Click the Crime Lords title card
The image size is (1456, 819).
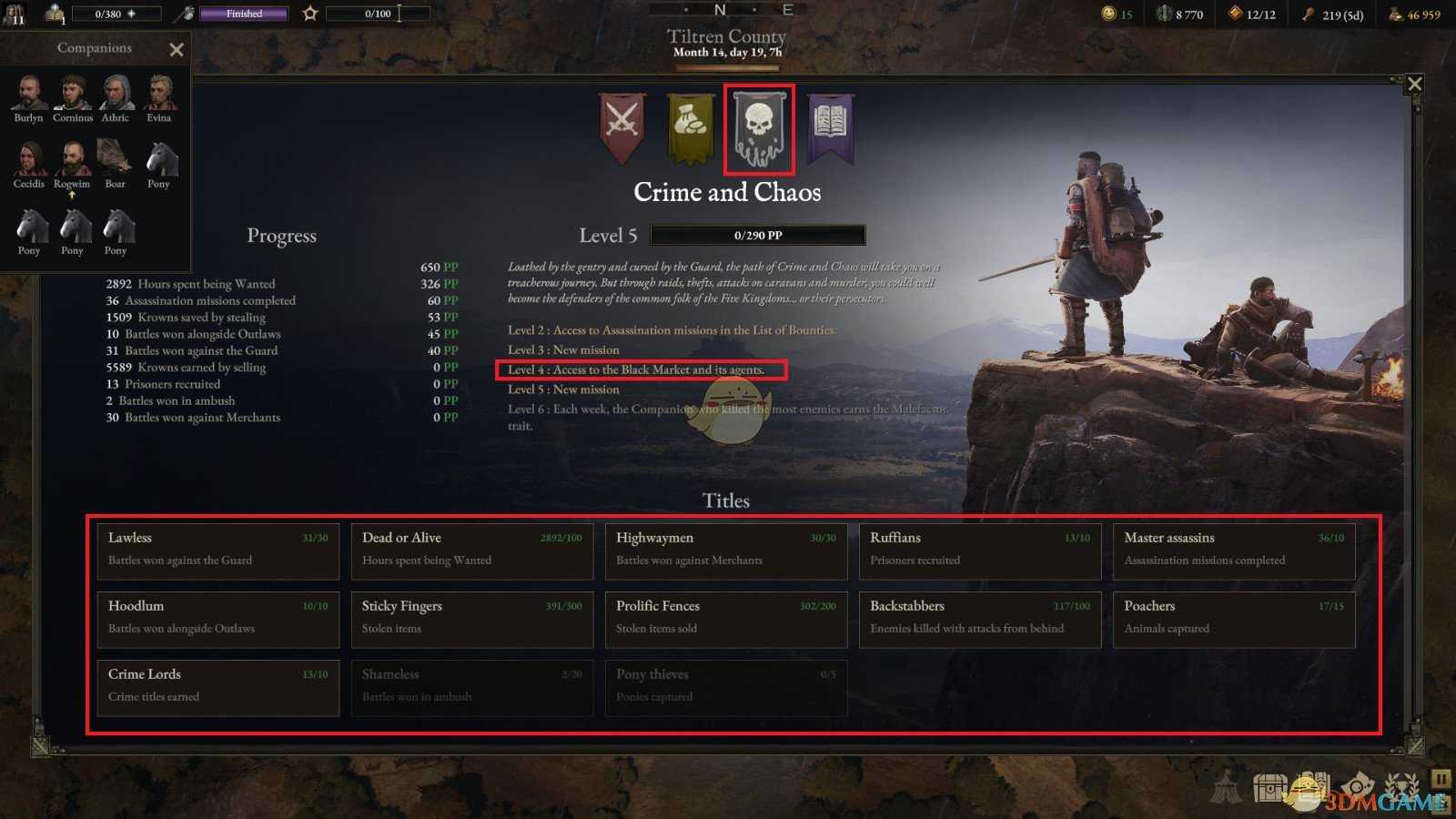tap(217, 687)
